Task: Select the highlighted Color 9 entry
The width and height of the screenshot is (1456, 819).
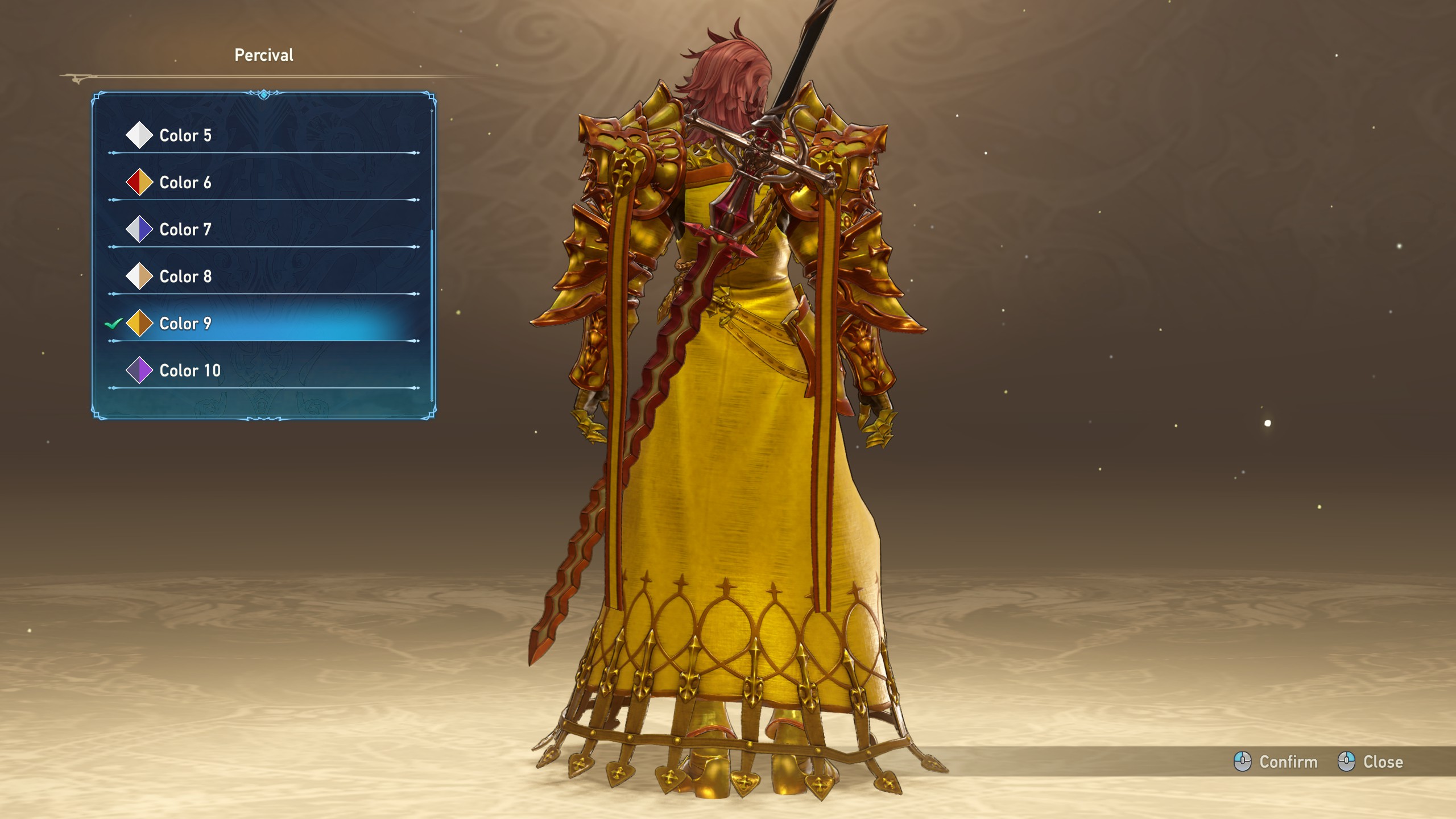Action: 185,324
